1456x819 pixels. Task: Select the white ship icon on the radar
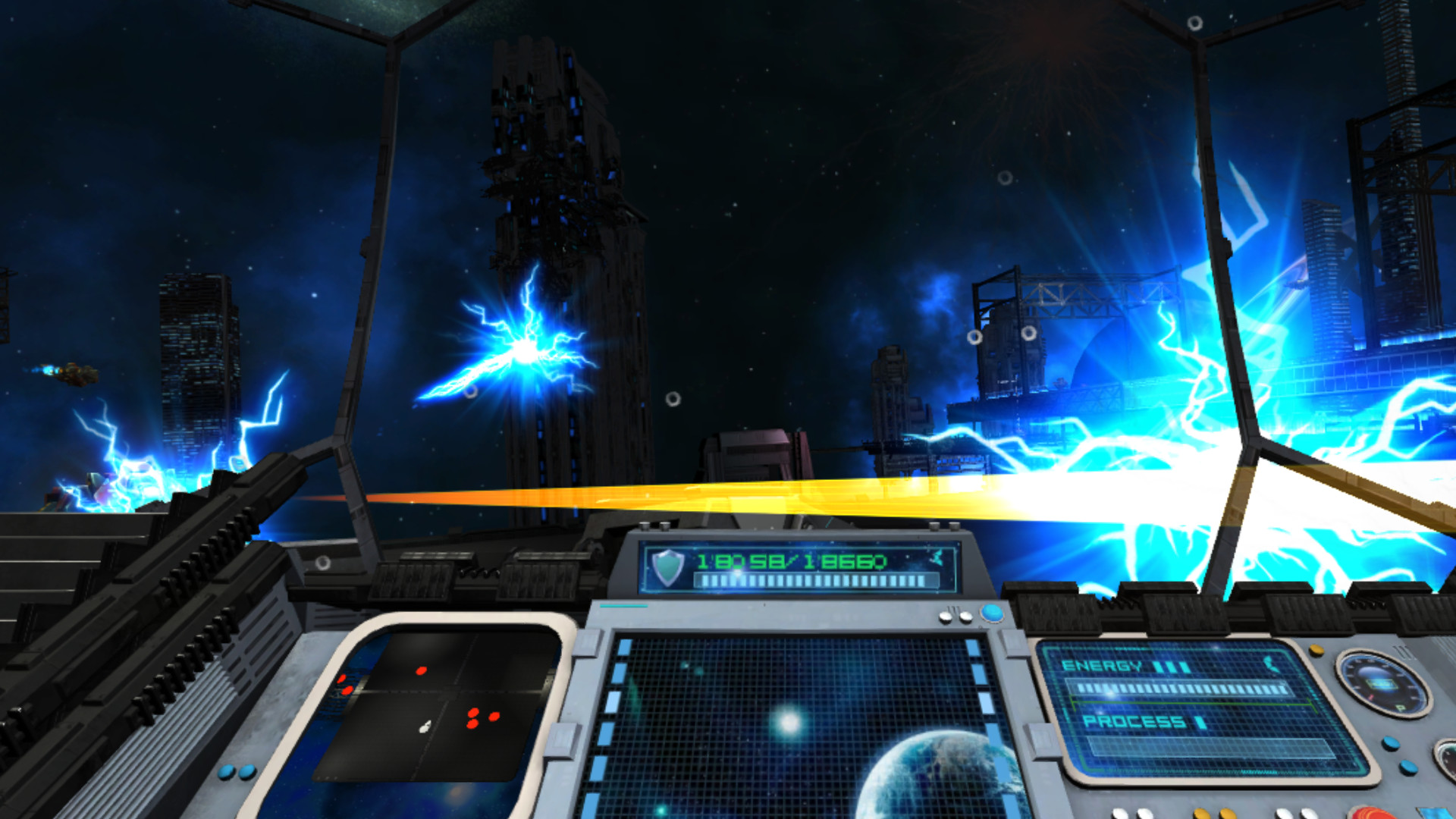[x=425, y=726]
